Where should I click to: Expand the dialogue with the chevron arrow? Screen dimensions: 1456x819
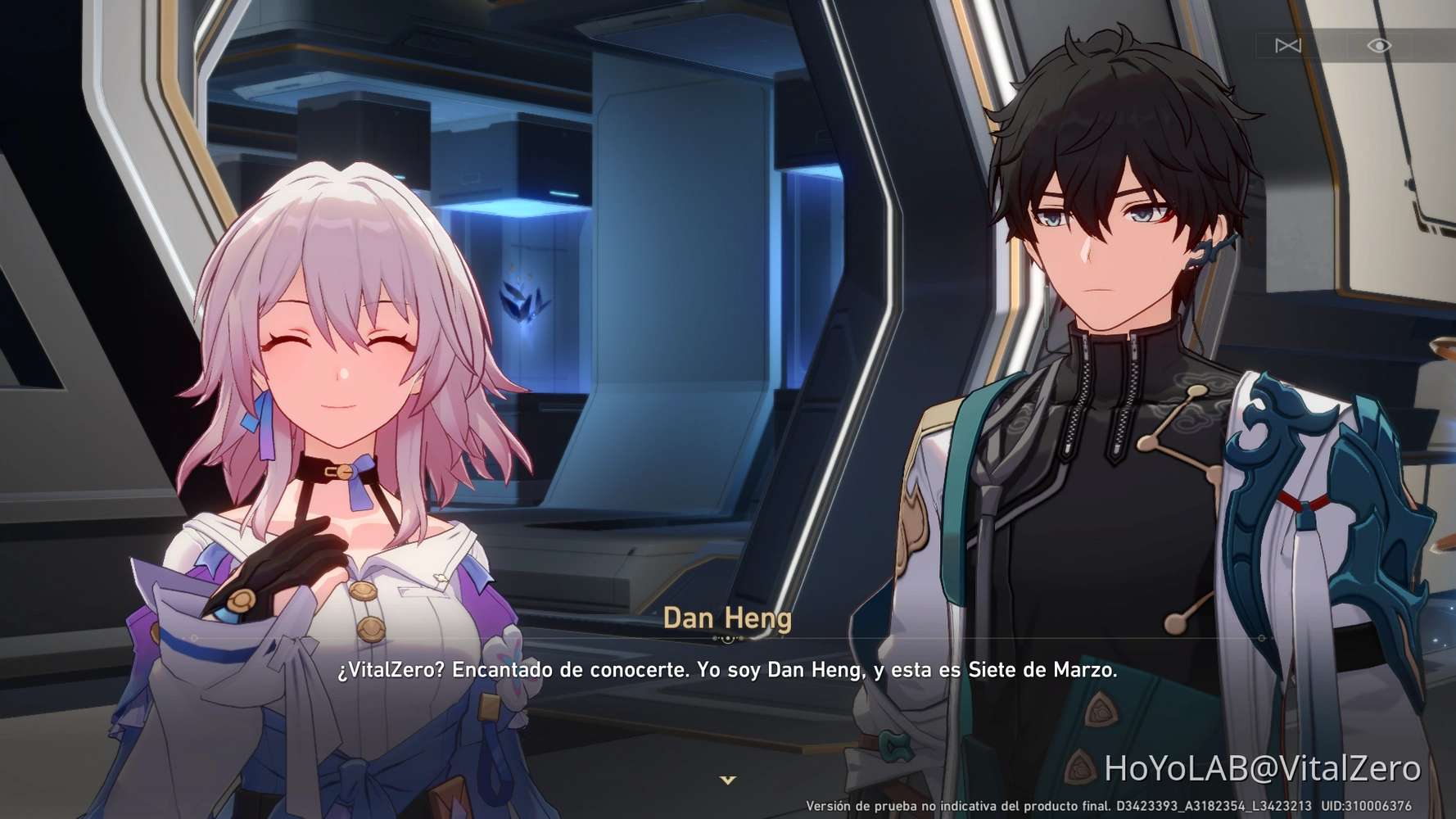(x=728, y=781)
